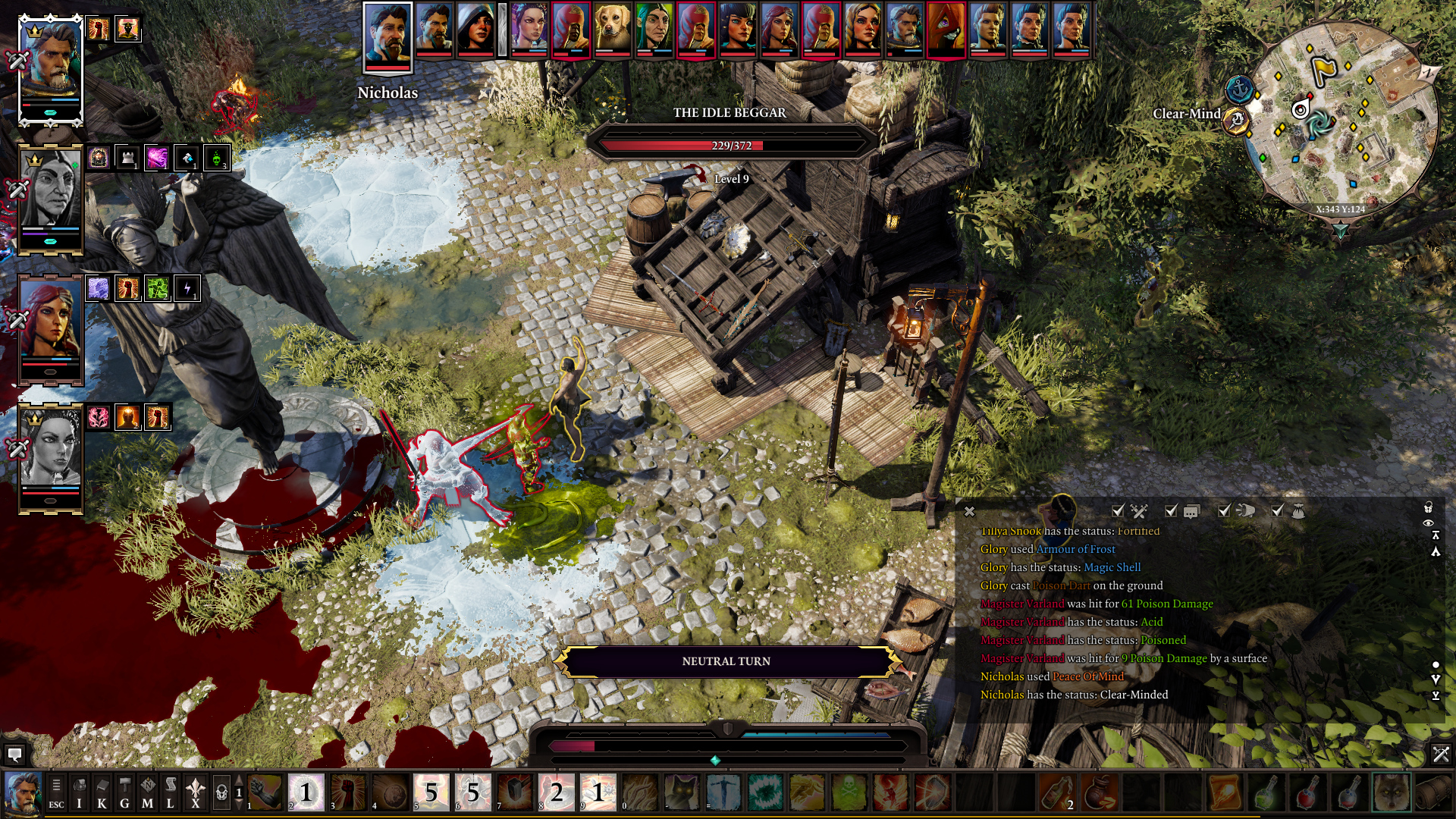Image resolution: width=1456 pixels, height=819 pixels.
Task: Open the journal scroll button
Action: point(171,793)
